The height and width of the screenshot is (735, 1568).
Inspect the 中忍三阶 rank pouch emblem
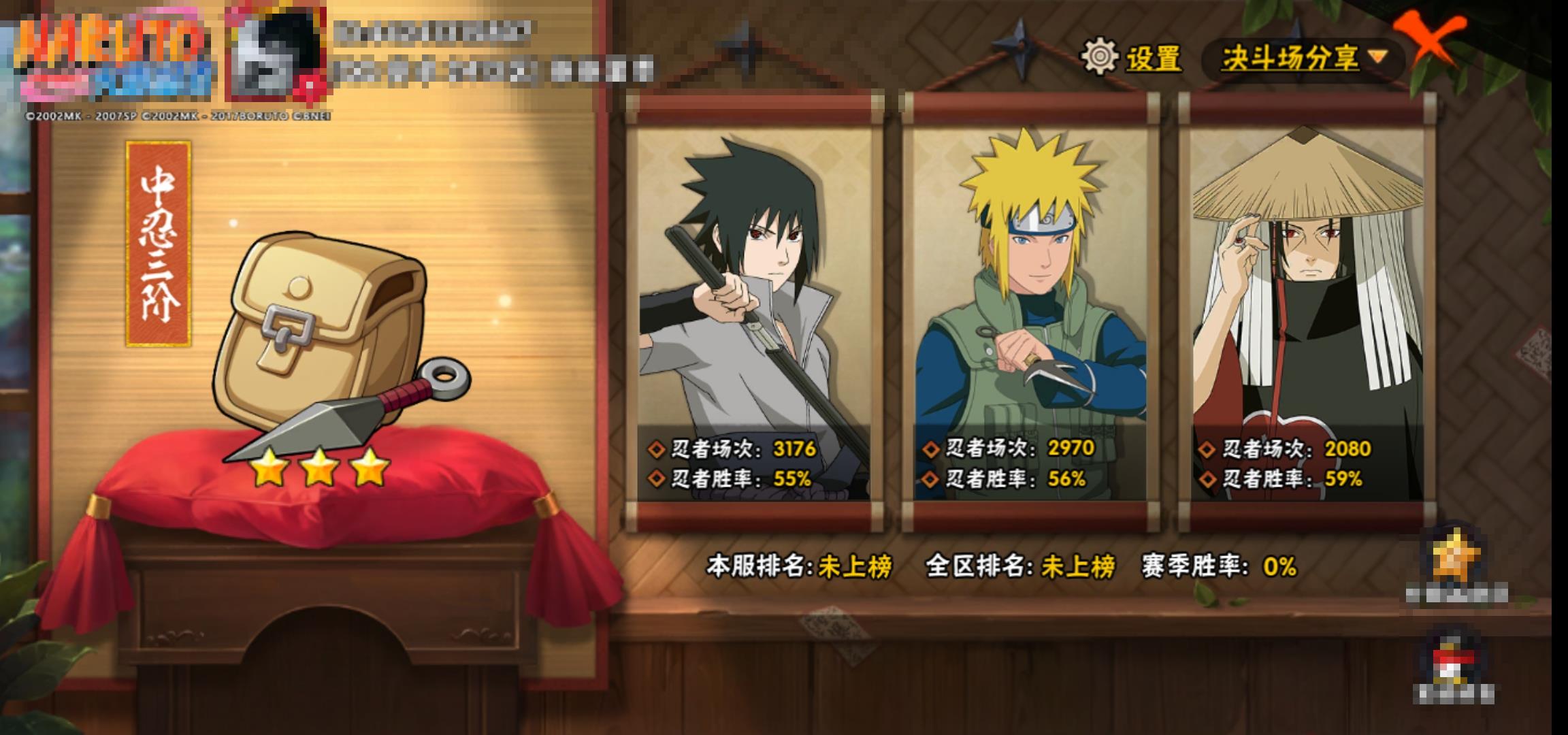327,340
